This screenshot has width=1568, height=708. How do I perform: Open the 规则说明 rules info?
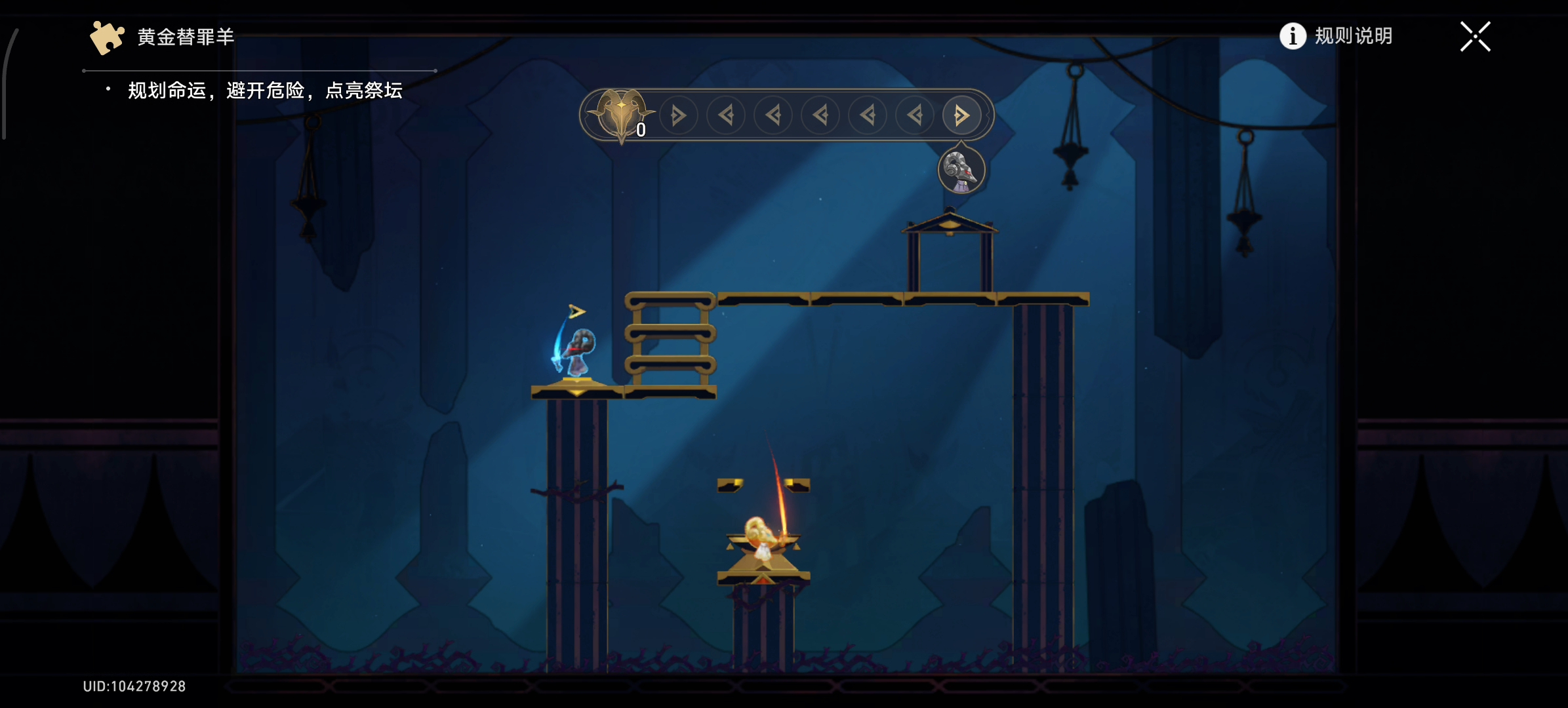[1337, 36]
